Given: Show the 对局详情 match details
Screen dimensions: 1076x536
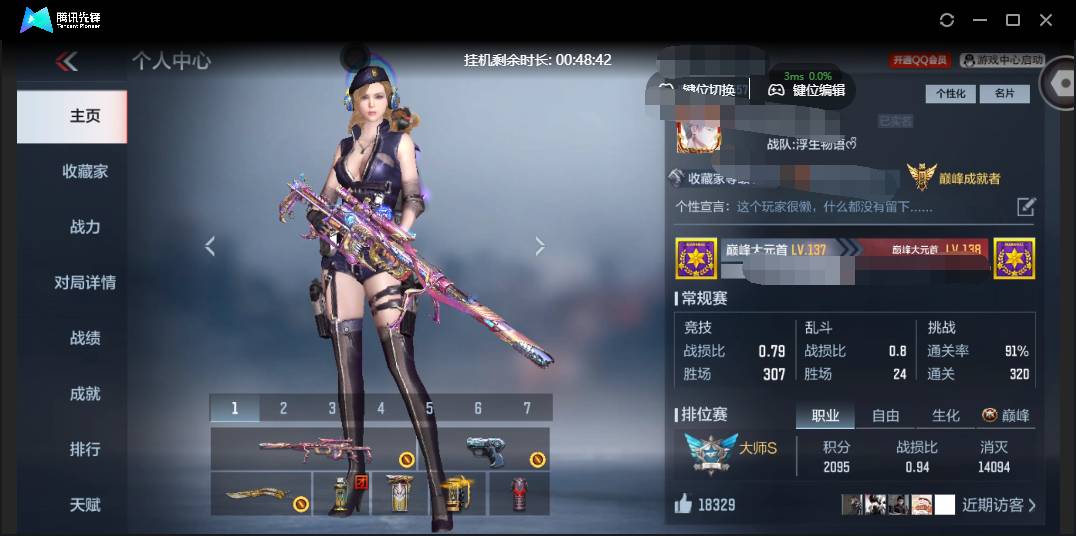Looking at the screenshot, I should coord(85,283).
